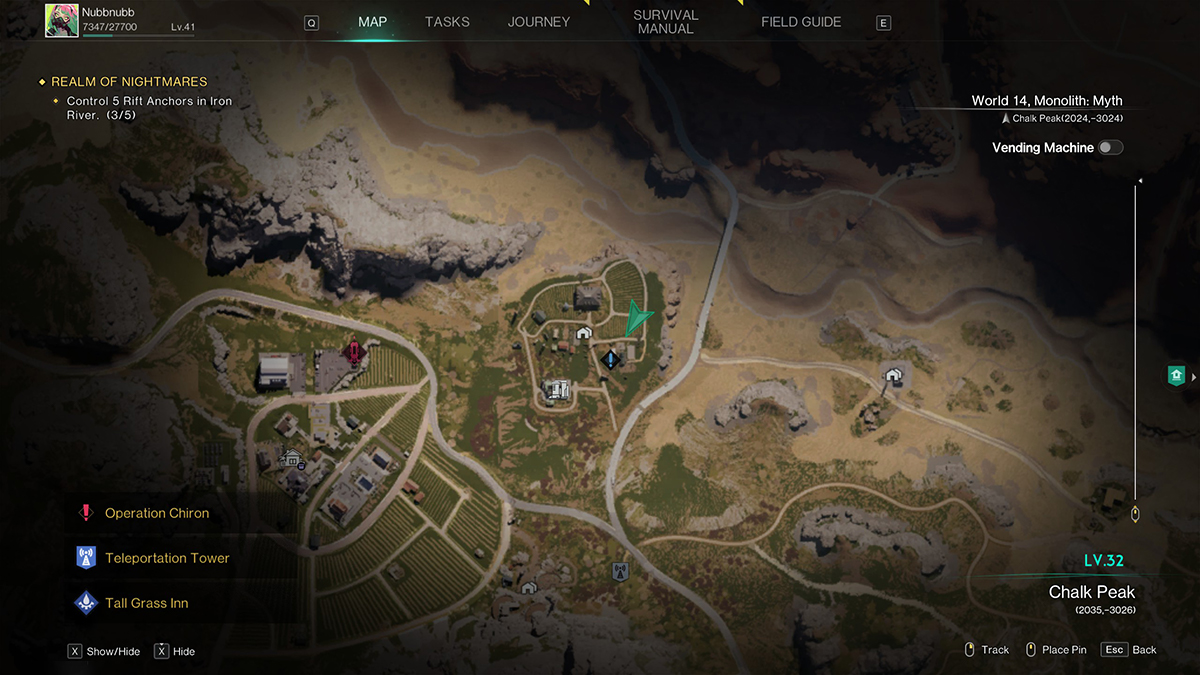This screenshot has width=1200, height=675.
Task: Open the green house side panel icon
Action: click(x=1176, y=376)
